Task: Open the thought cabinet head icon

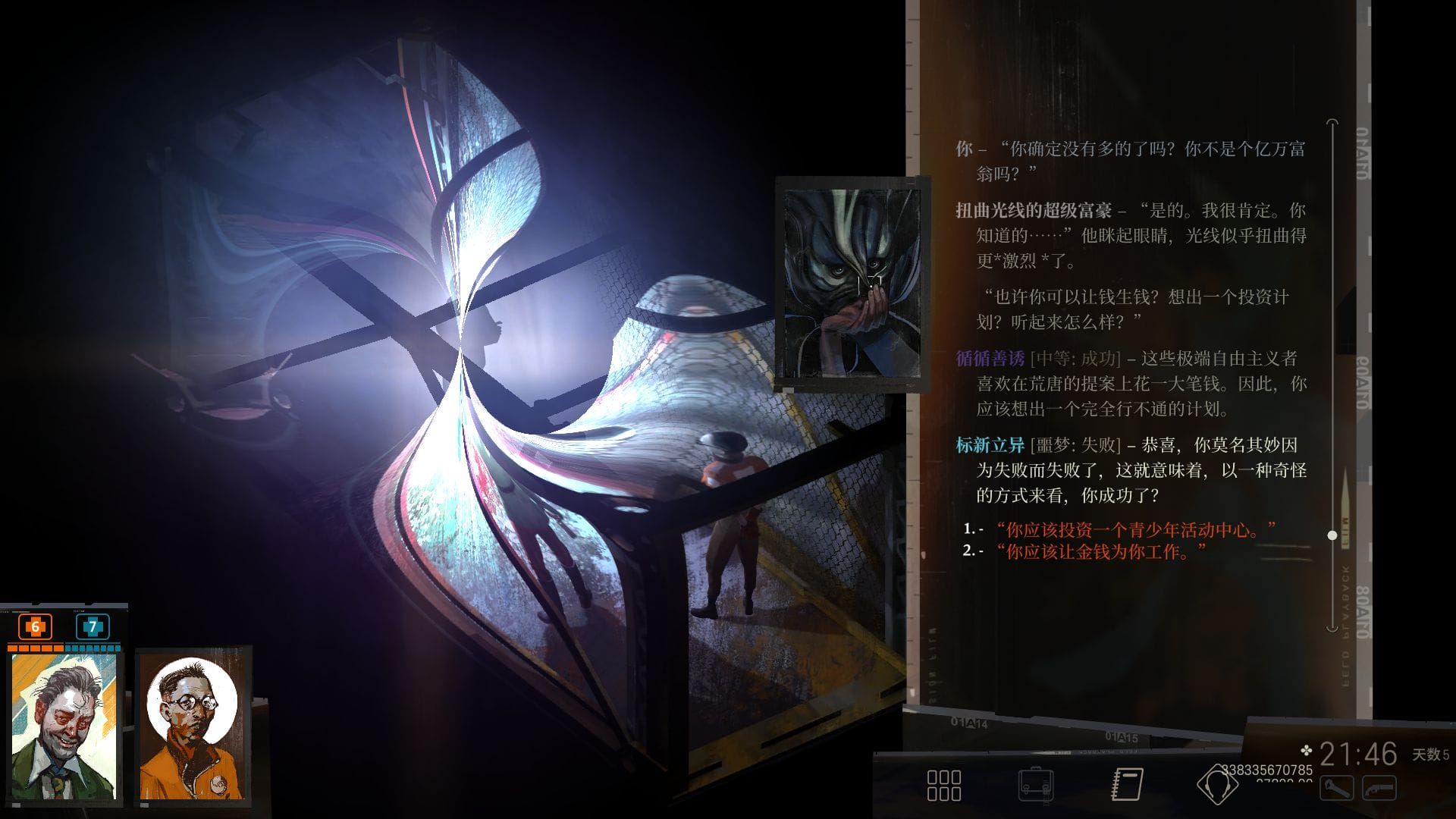Action: pos(1216,785)
